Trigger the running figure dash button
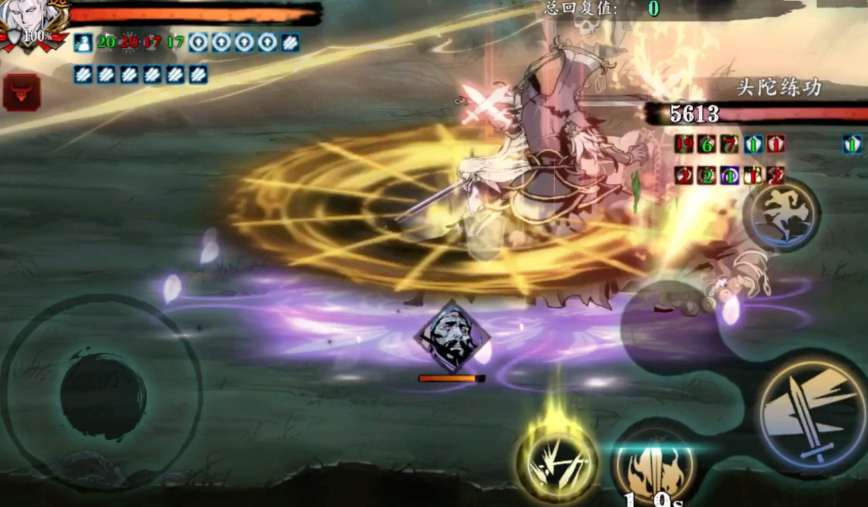 coord(781,213)
